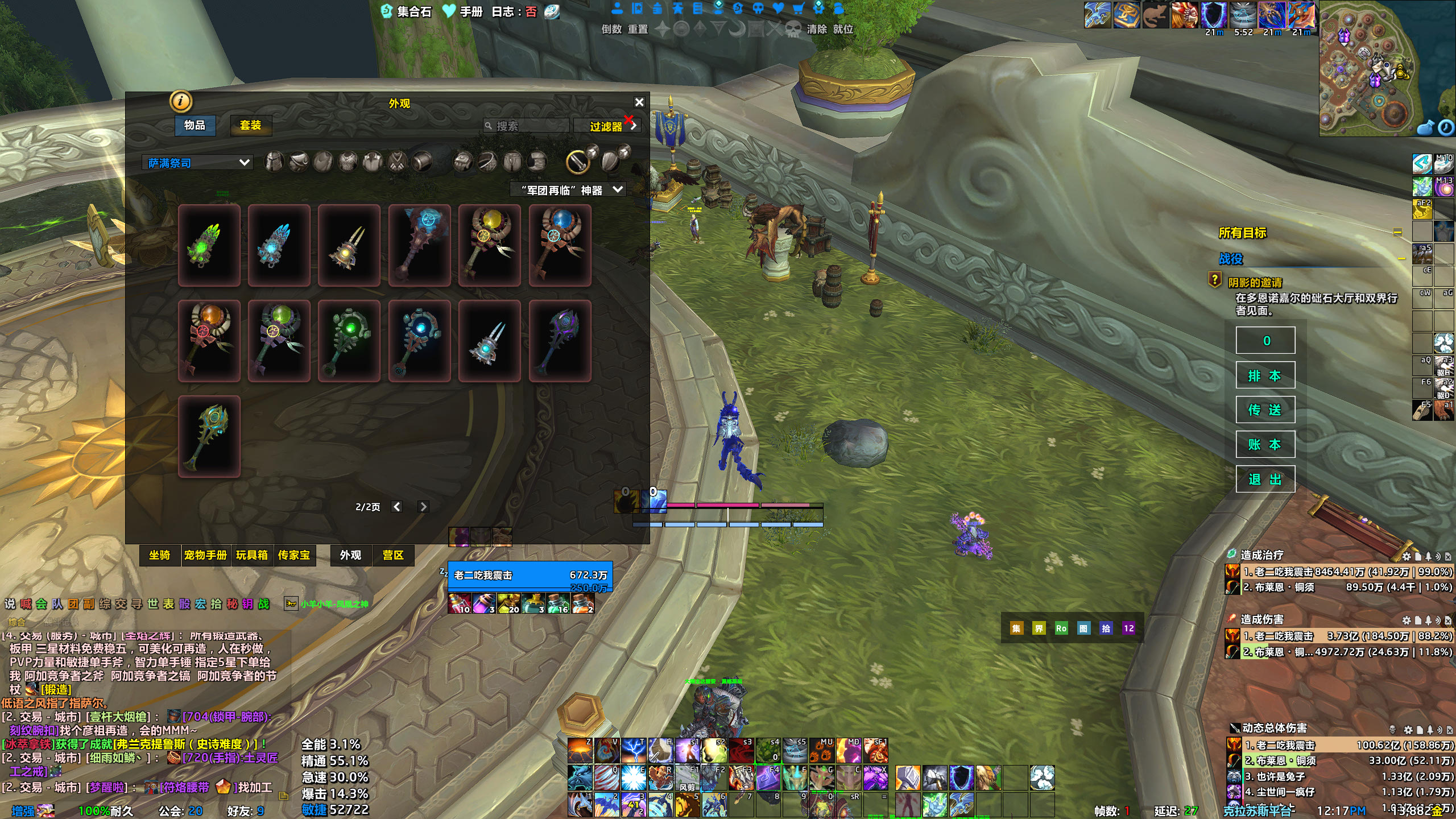The image size is (1456, 819).
Task: Open the minimap
Action: point(1376,68)
